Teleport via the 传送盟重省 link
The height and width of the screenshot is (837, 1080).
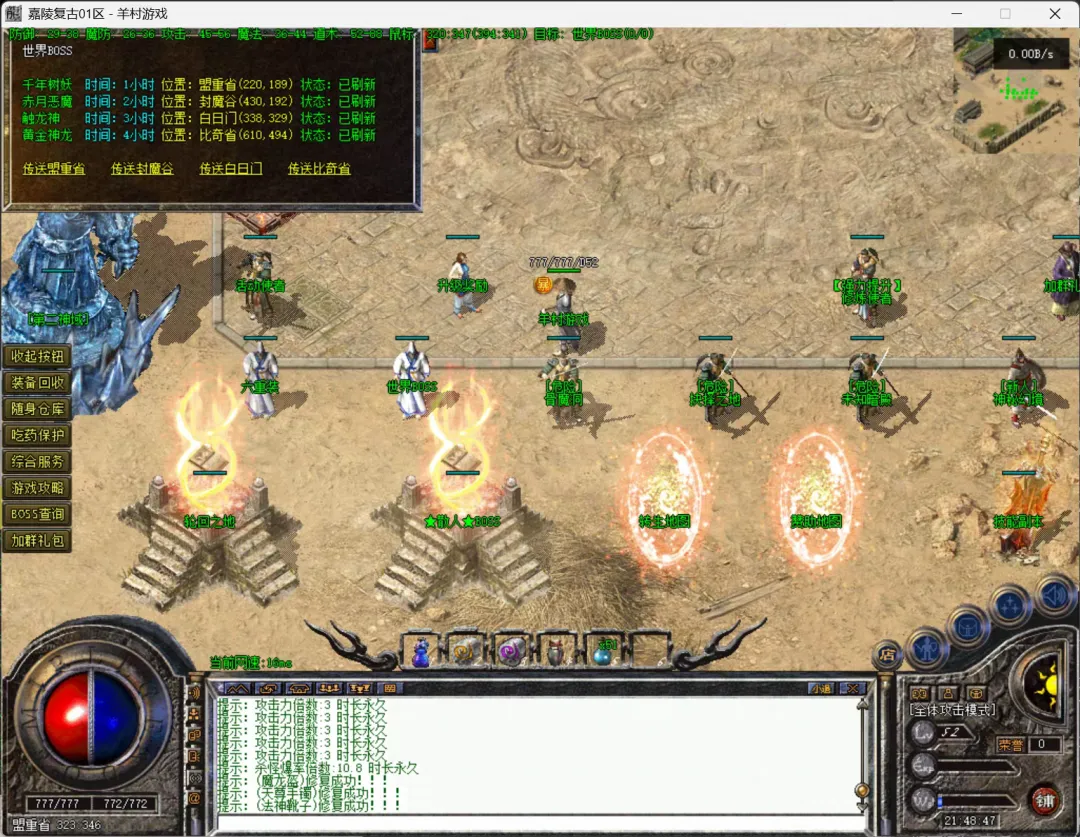pyautogui.click(x=54, y=169)
